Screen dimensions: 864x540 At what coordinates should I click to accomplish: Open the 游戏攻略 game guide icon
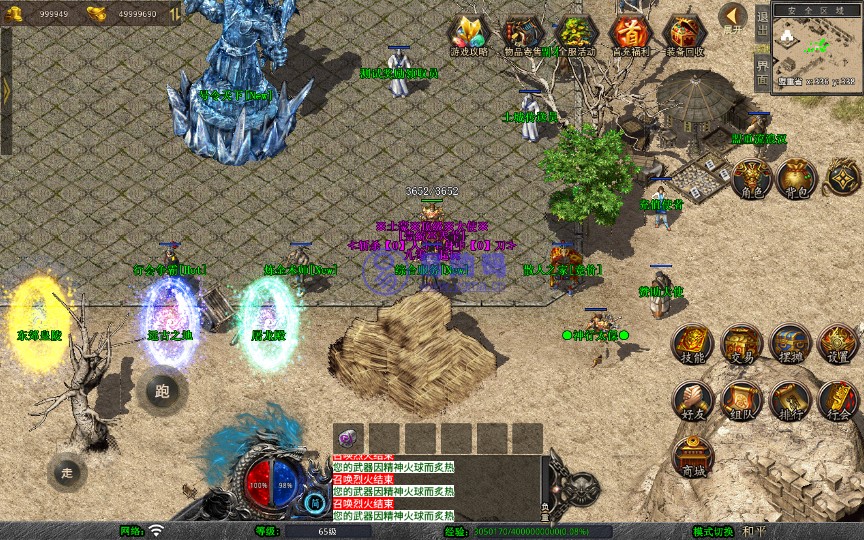(469, 35)
